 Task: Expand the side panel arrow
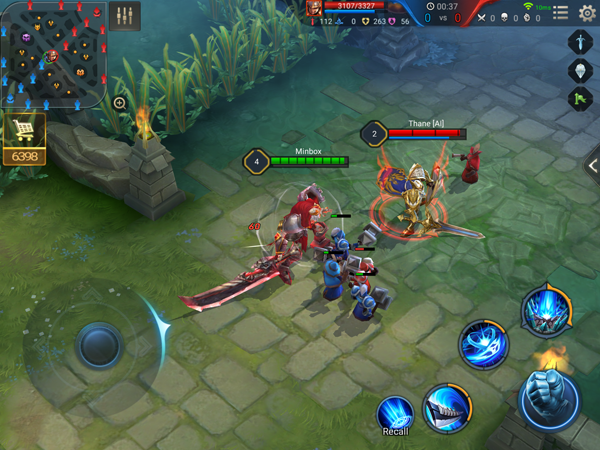[592, 165]
